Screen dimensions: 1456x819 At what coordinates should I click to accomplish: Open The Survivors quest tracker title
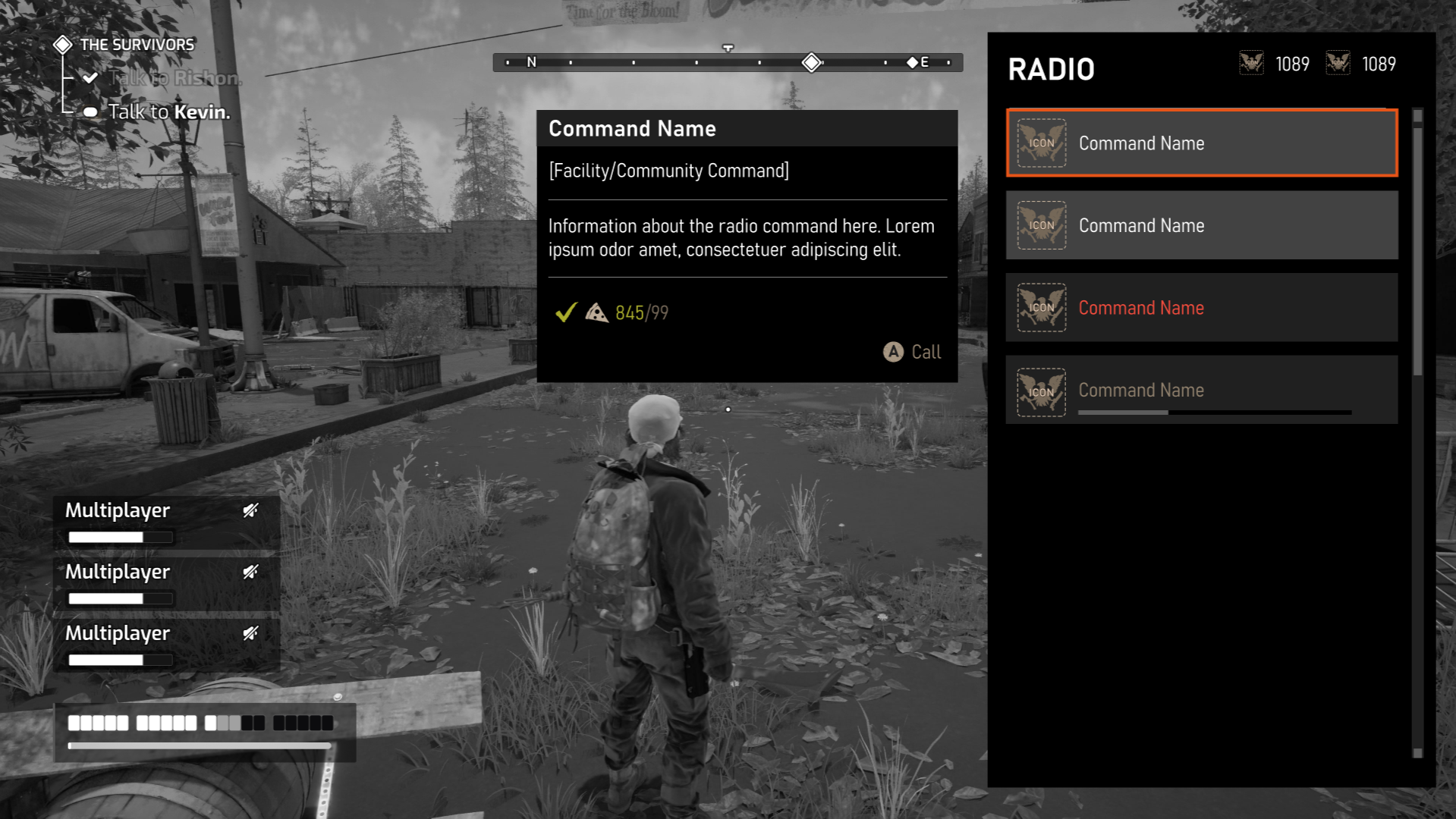(137, 45)
